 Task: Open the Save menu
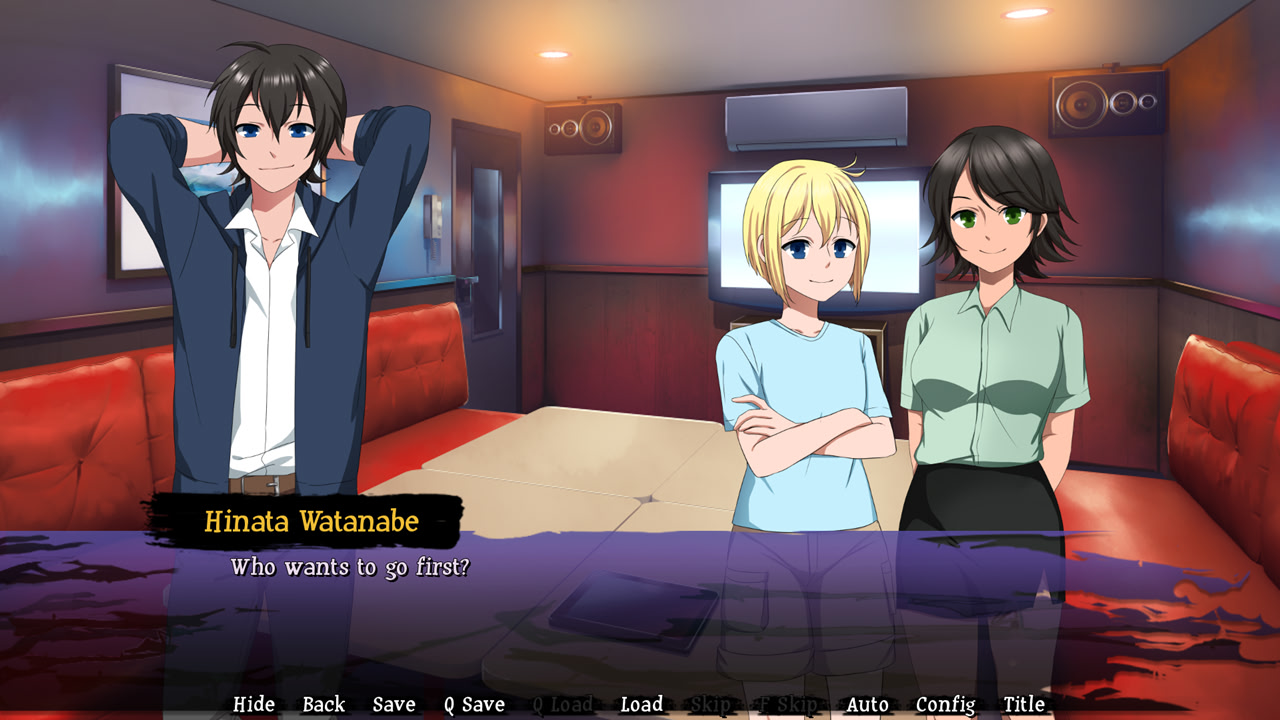tap(394, 704)
